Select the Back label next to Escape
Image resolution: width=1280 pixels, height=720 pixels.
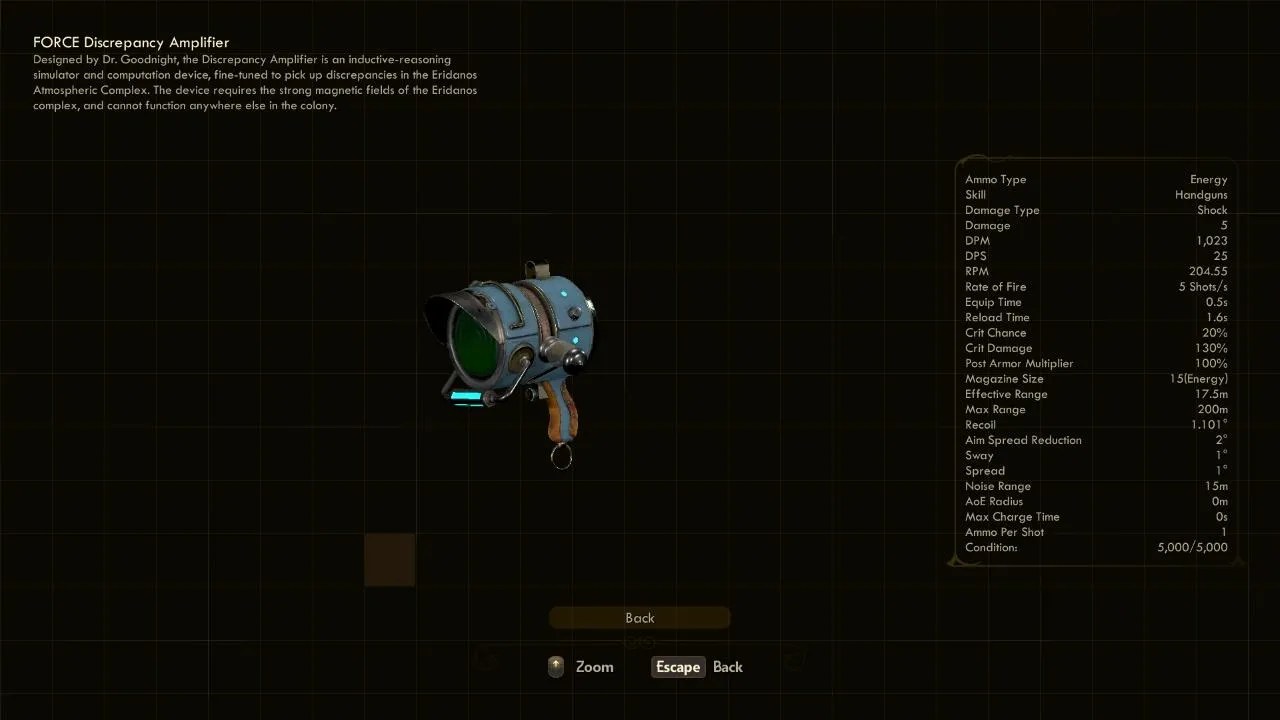pyautogui.click(x=728, y=667)
